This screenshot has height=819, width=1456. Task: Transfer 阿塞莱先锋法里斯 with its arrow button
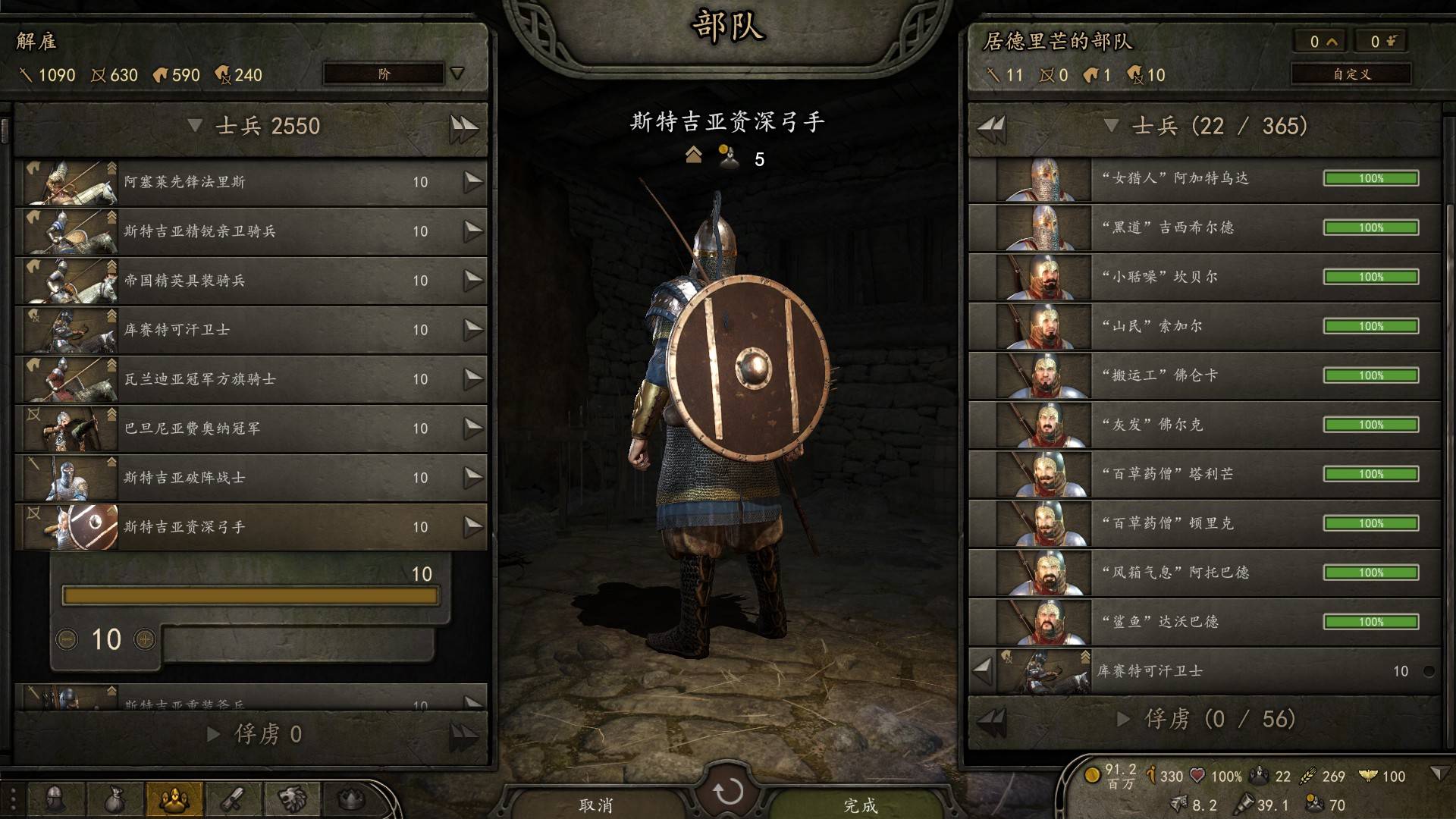click(x=473, y=182)
